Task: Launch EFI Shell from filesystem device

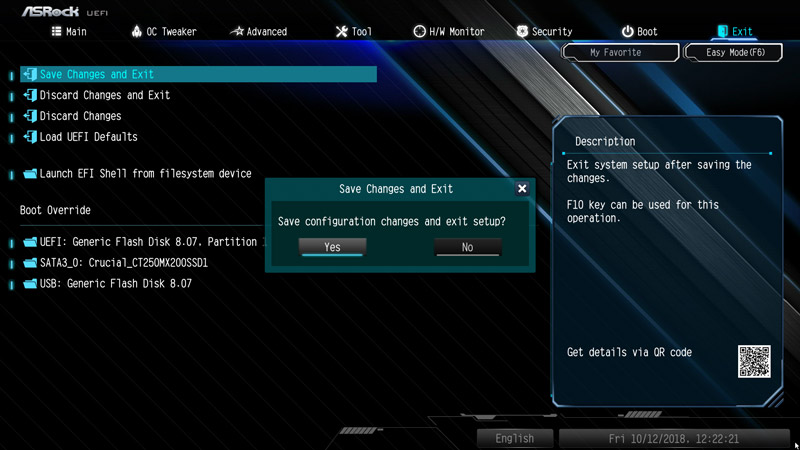Action: point(145,174)
